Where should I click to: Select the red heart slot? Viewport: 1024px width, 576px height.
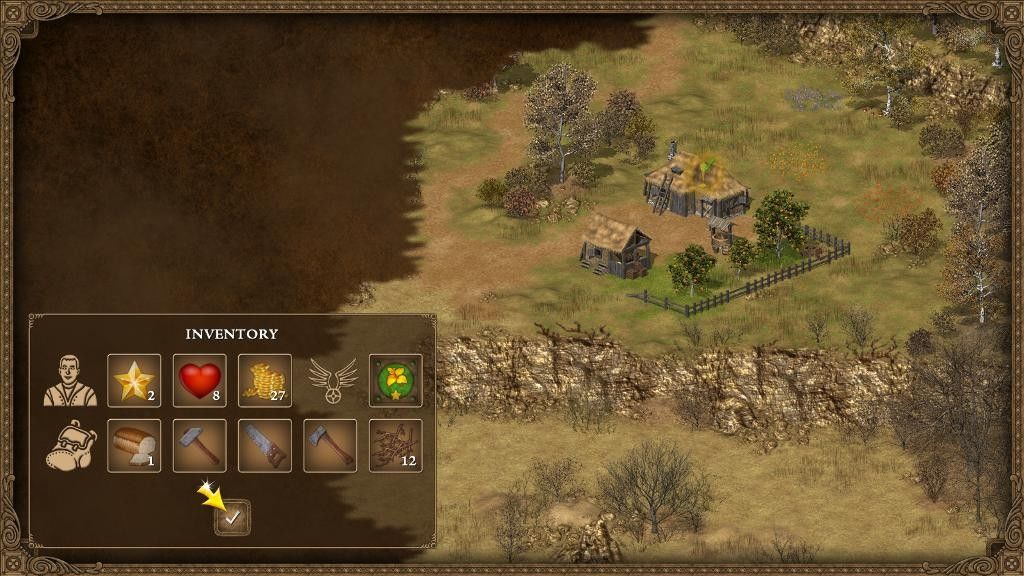click(x=200, y=380)
